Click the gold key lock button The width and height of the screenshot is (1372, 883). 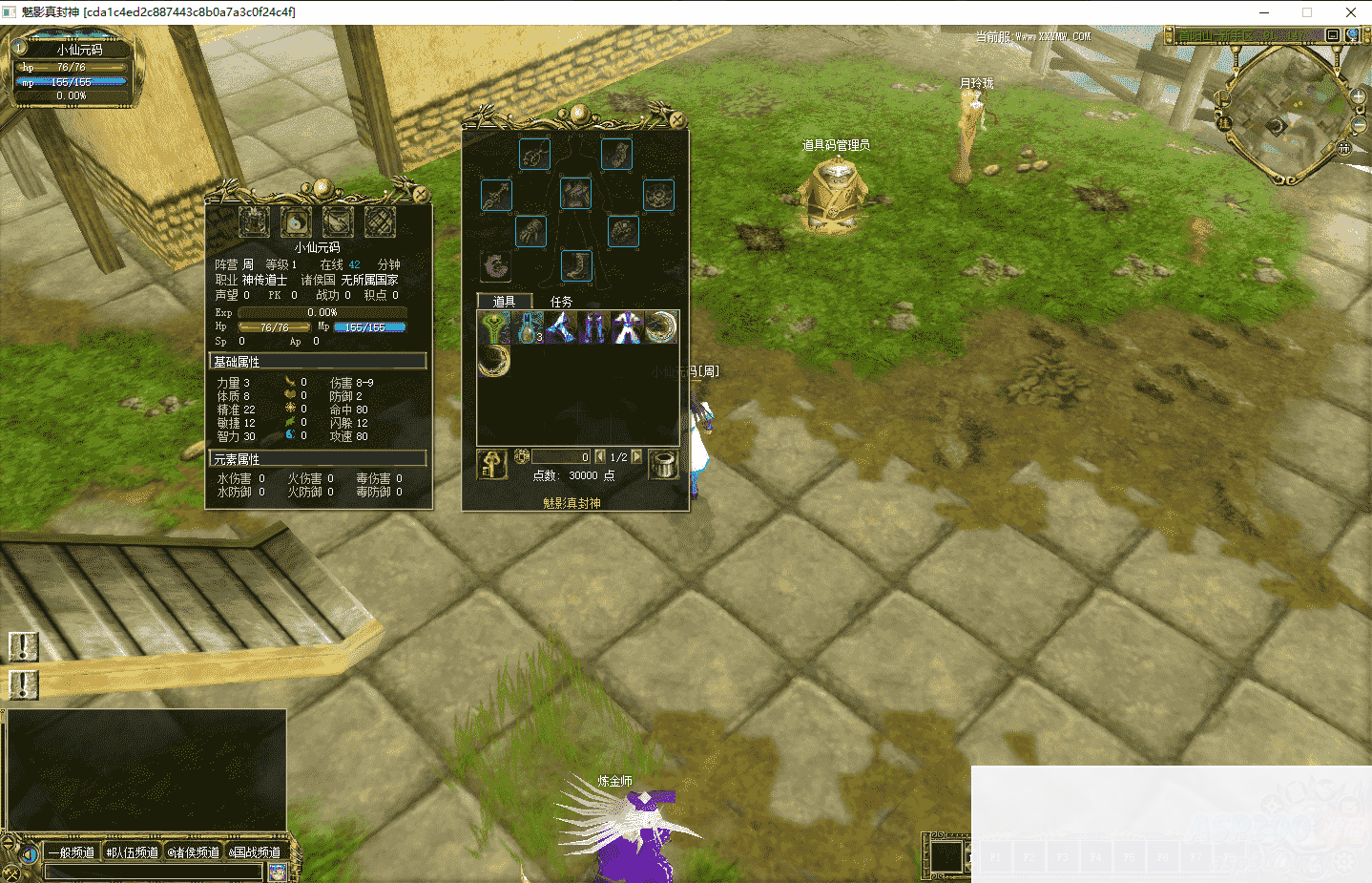point(492,465)
